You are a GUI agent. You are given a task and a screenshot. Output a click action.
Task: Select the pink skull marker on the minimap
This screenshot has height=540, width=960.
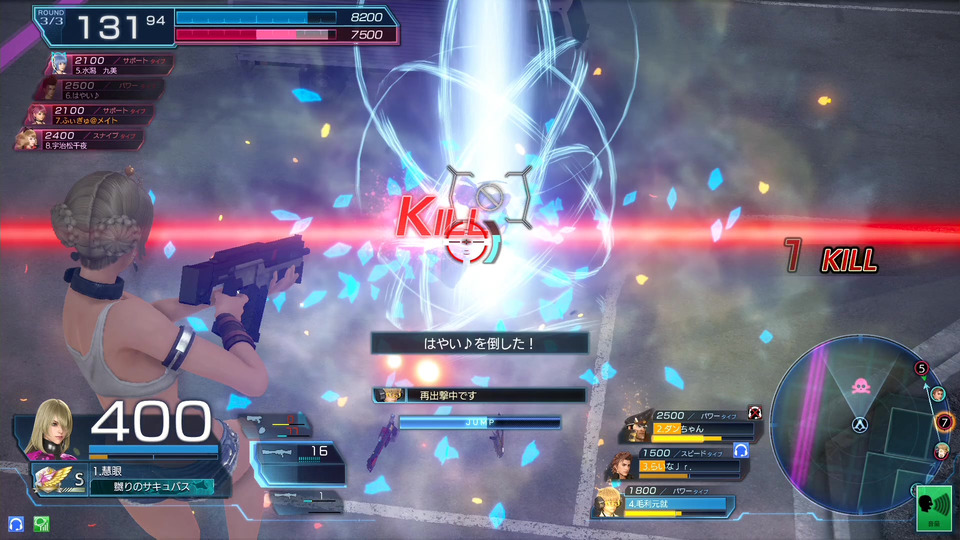click(x=859, y=383)
